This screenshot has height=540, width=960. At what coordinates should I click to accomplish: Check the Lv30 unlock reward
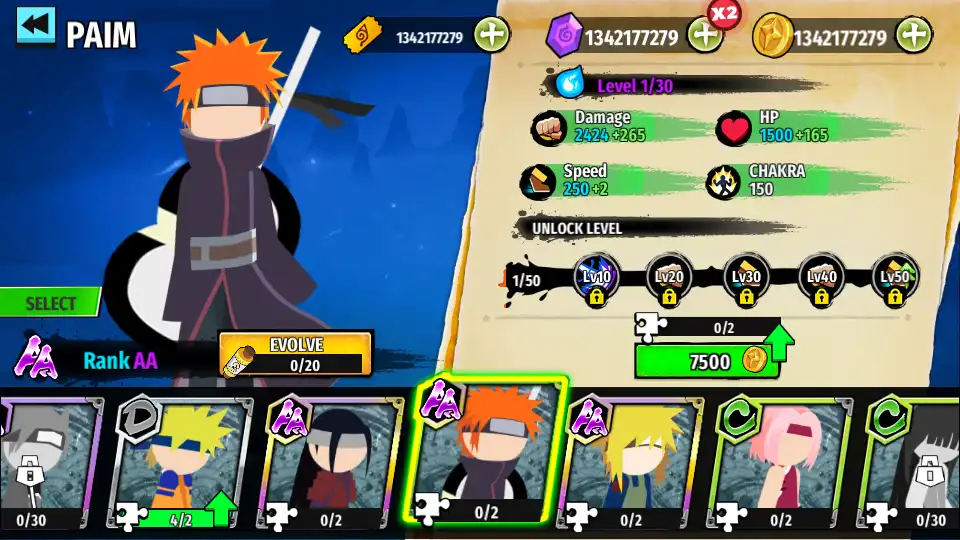746,279
